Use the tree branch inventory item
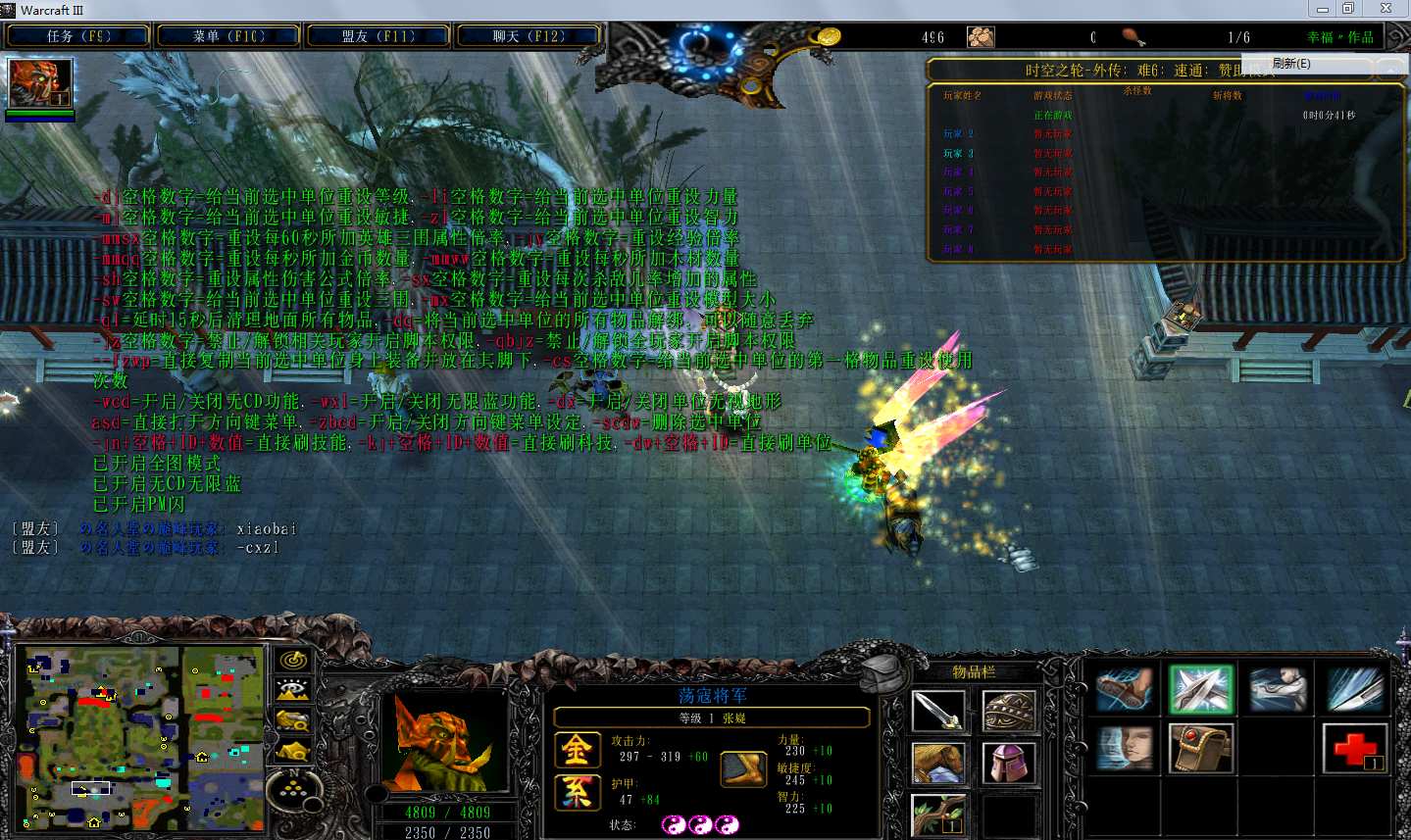Screen dimensions: 1411x840 [x=938, y=814]
